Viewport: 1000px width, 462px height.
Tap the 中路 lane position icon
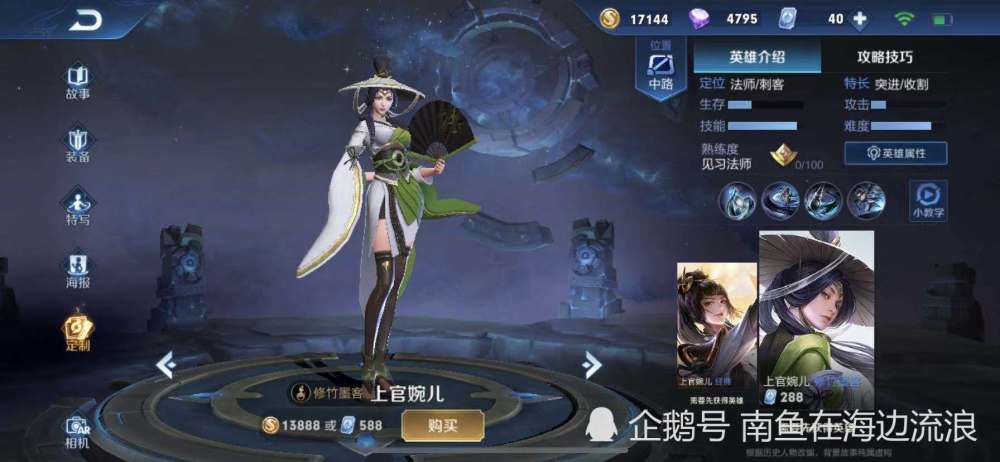coord(661,70)
